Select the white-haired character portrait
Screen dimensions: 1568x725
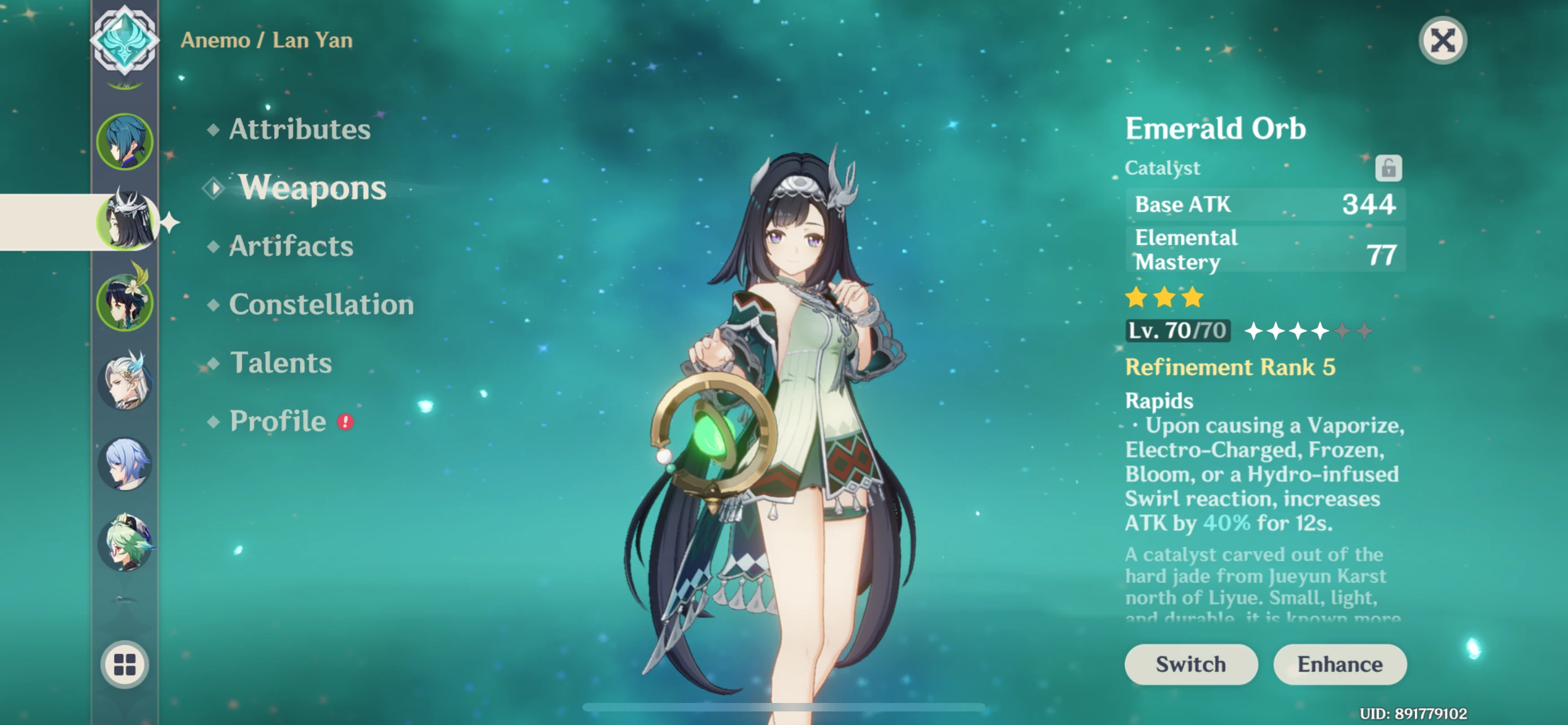click(124, 383)
